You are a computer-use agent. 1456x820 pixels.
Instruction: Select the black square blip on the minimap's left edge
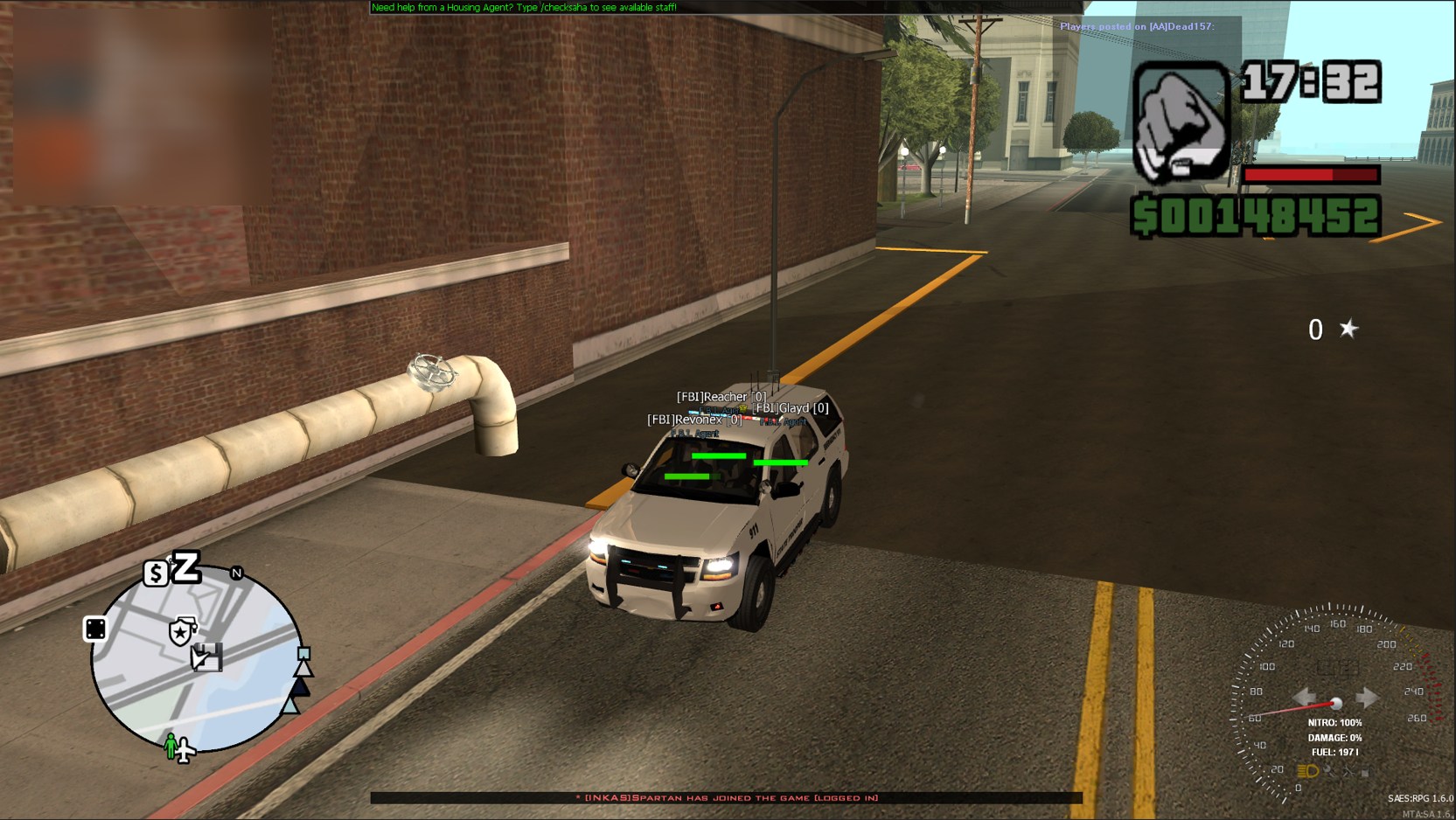point(95,629)
